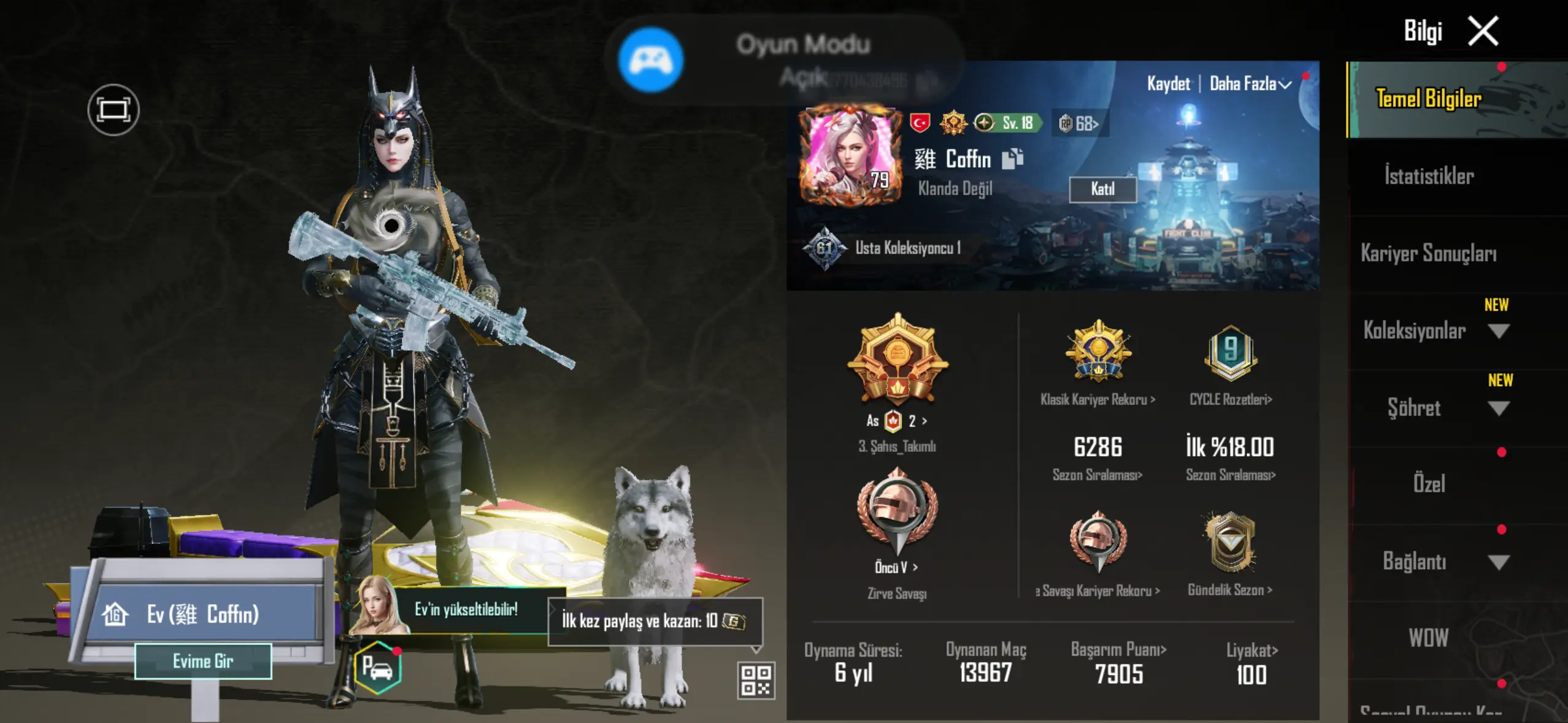Enter the home via Evime Gir
Screen dimensions: 1568x723
click(x=203, y=661)
